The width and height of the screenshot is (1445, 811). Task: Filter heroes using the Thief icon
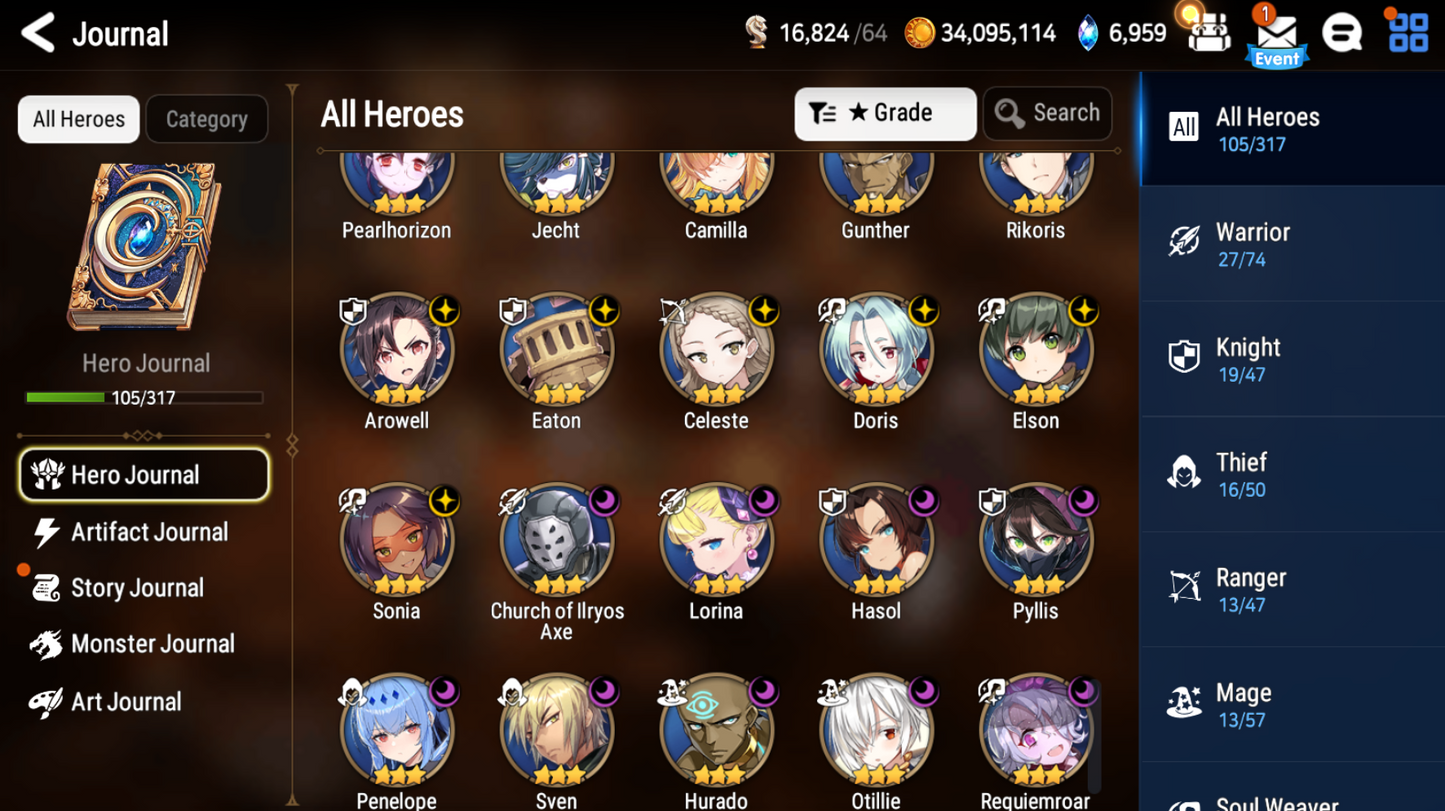(1185, 473)
